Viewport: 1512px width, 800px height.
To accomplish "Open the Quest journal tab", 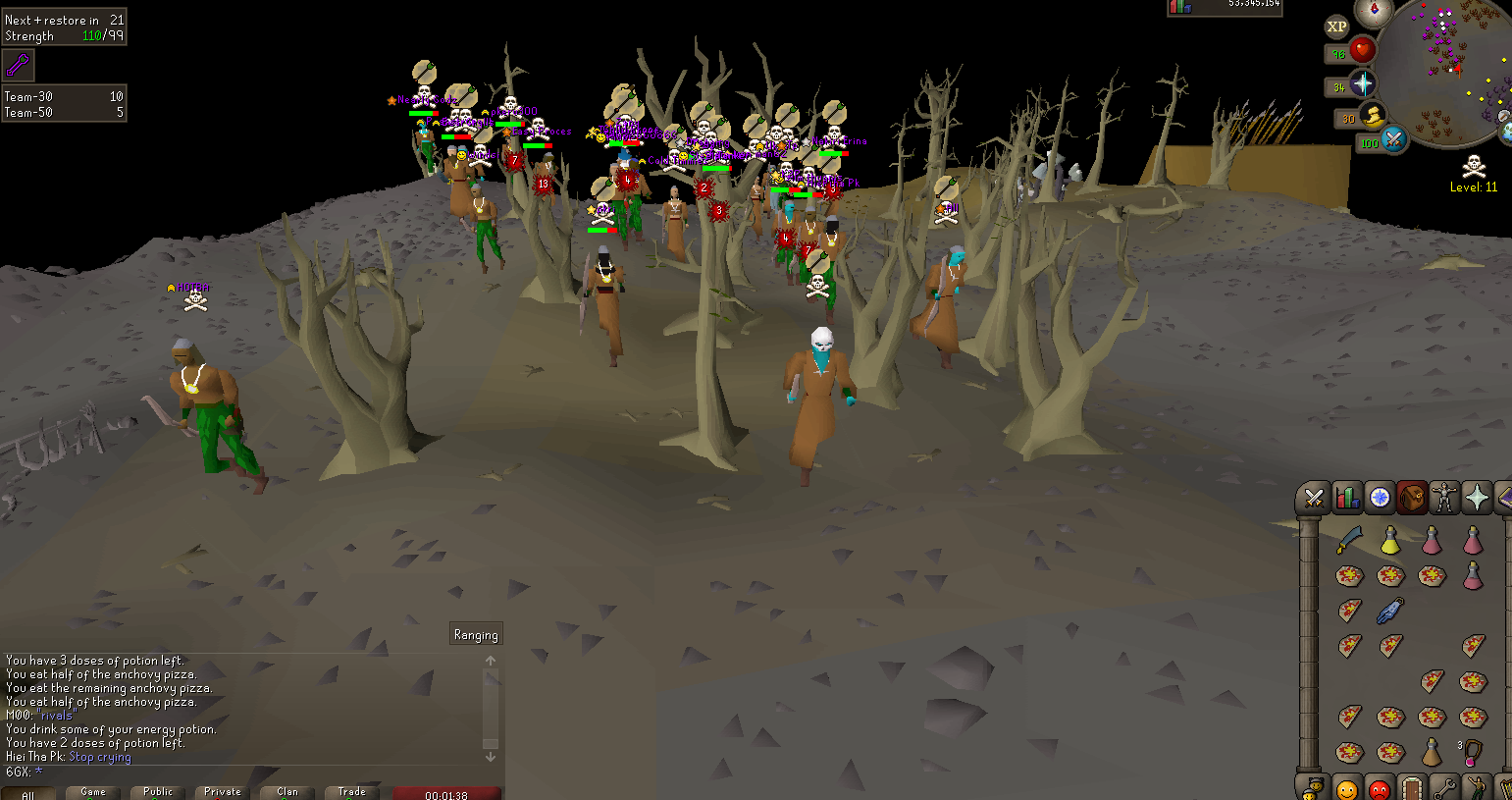I will click(x=1380, y=497).
